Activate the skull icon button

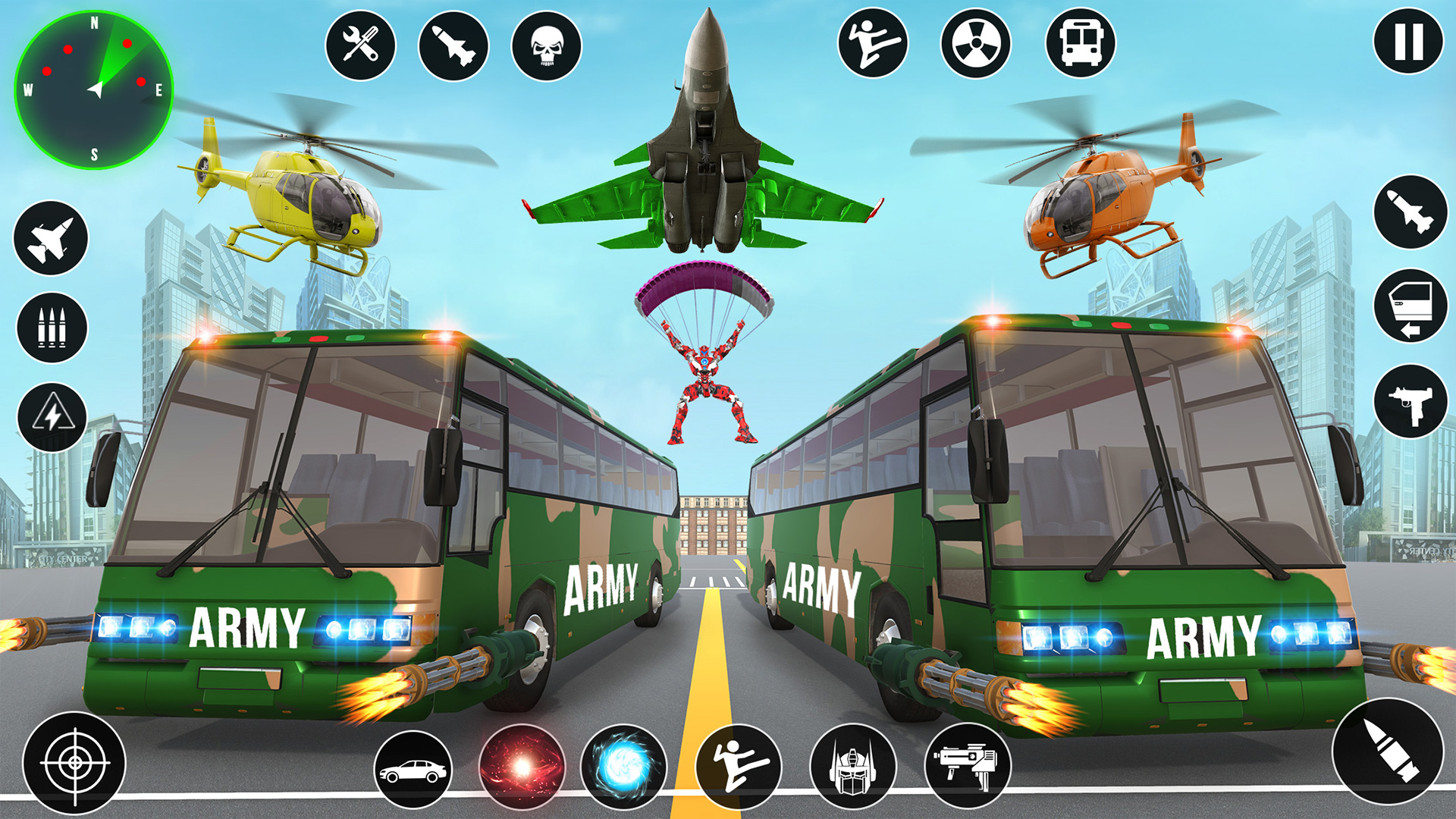546,45
